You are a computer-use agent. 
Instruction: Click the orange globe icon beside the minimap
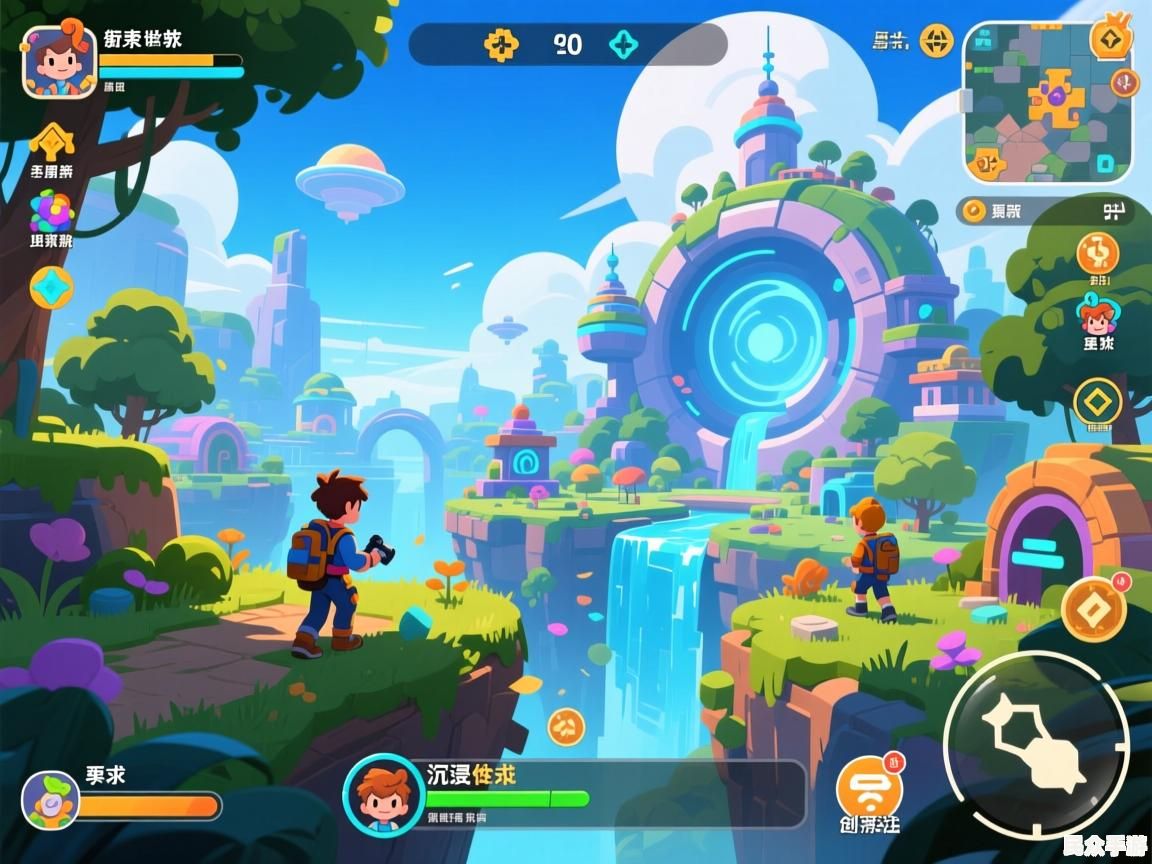(x=936, y=41)
